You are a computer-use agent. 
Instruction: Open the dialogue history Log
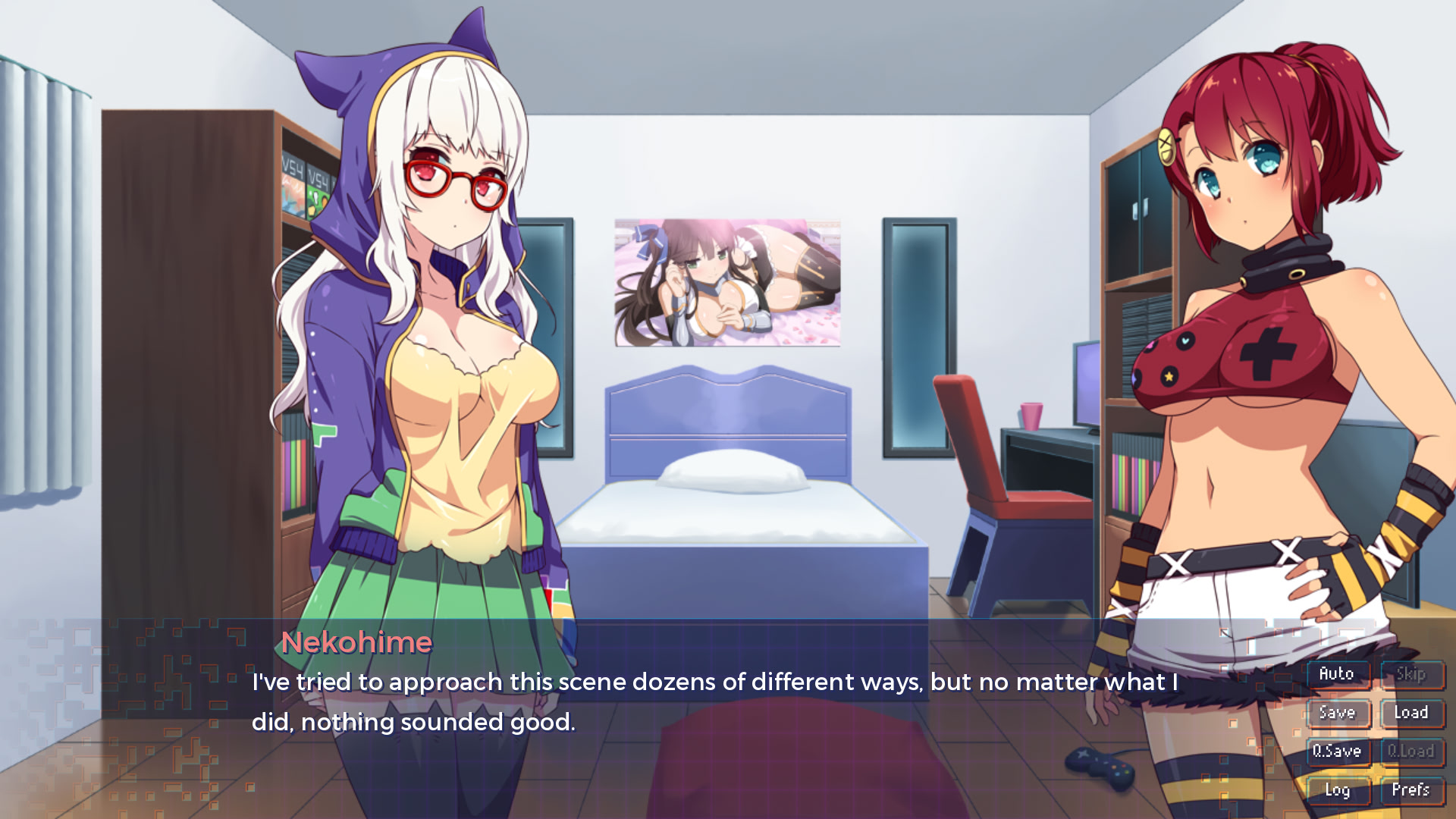pyautogui.click(x=1338, y=789)
